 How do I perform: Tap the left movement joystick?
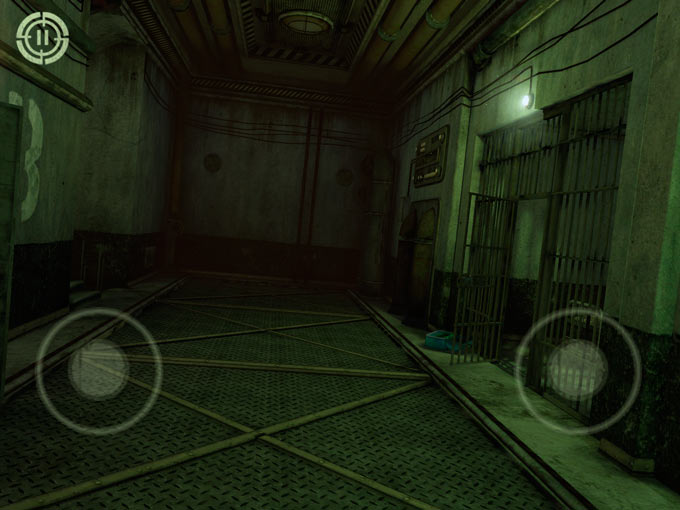click(x=98, y=370)
